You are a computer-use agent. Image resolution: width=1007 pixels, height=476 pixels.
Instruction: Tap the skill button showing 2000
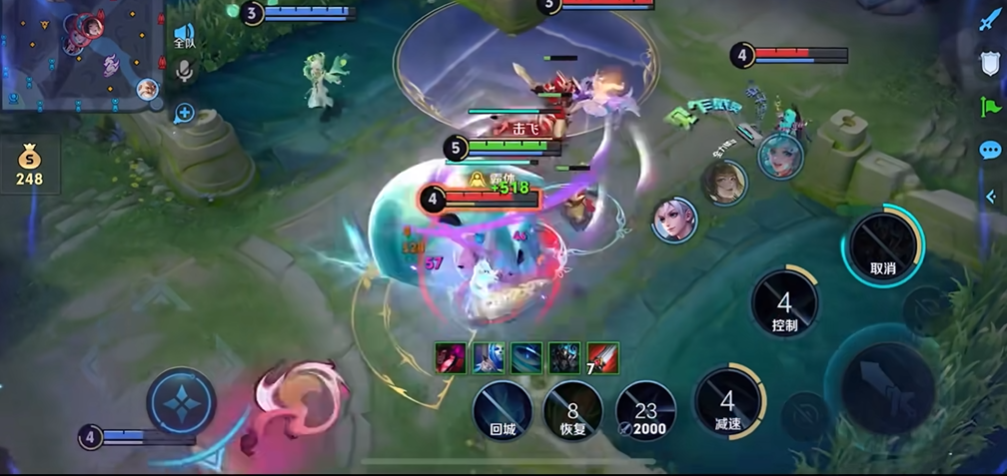click(645, 411)
